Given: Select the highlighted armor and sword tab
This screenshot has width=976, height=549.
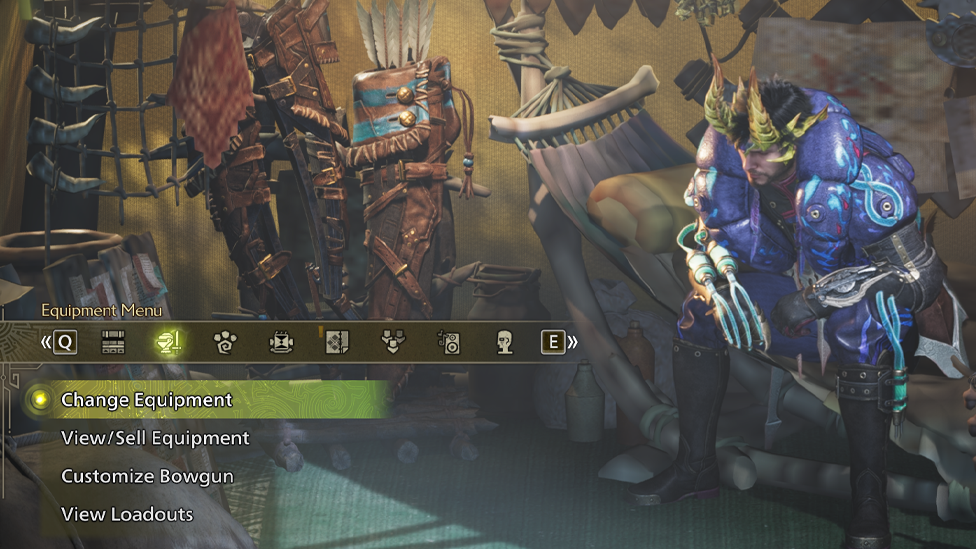Looking at the screenshot, I should tap(168, 343).
